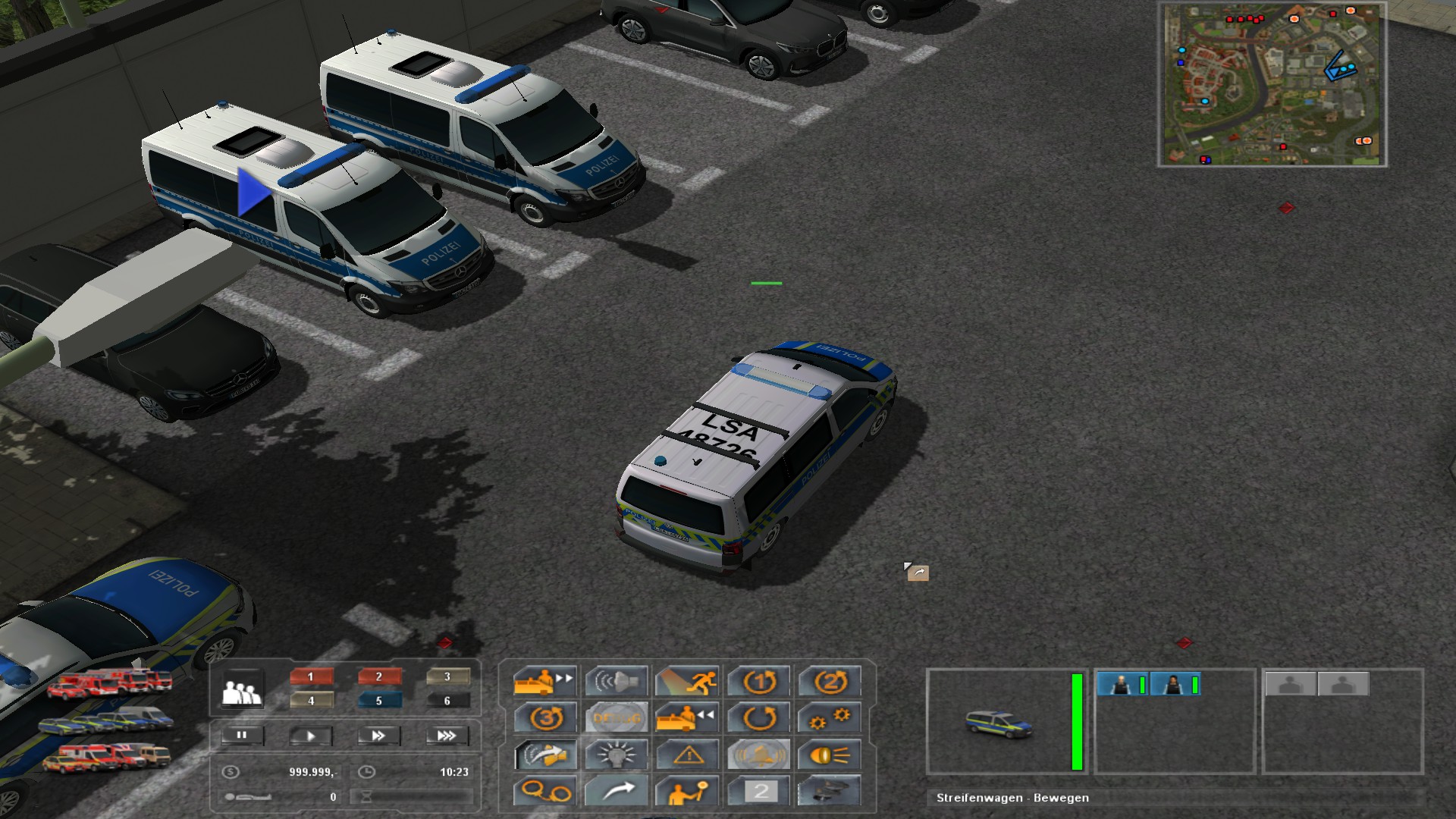The image size is (1456, 819).
Task: Click the three-people squad icon
Action: pos(241,691)
